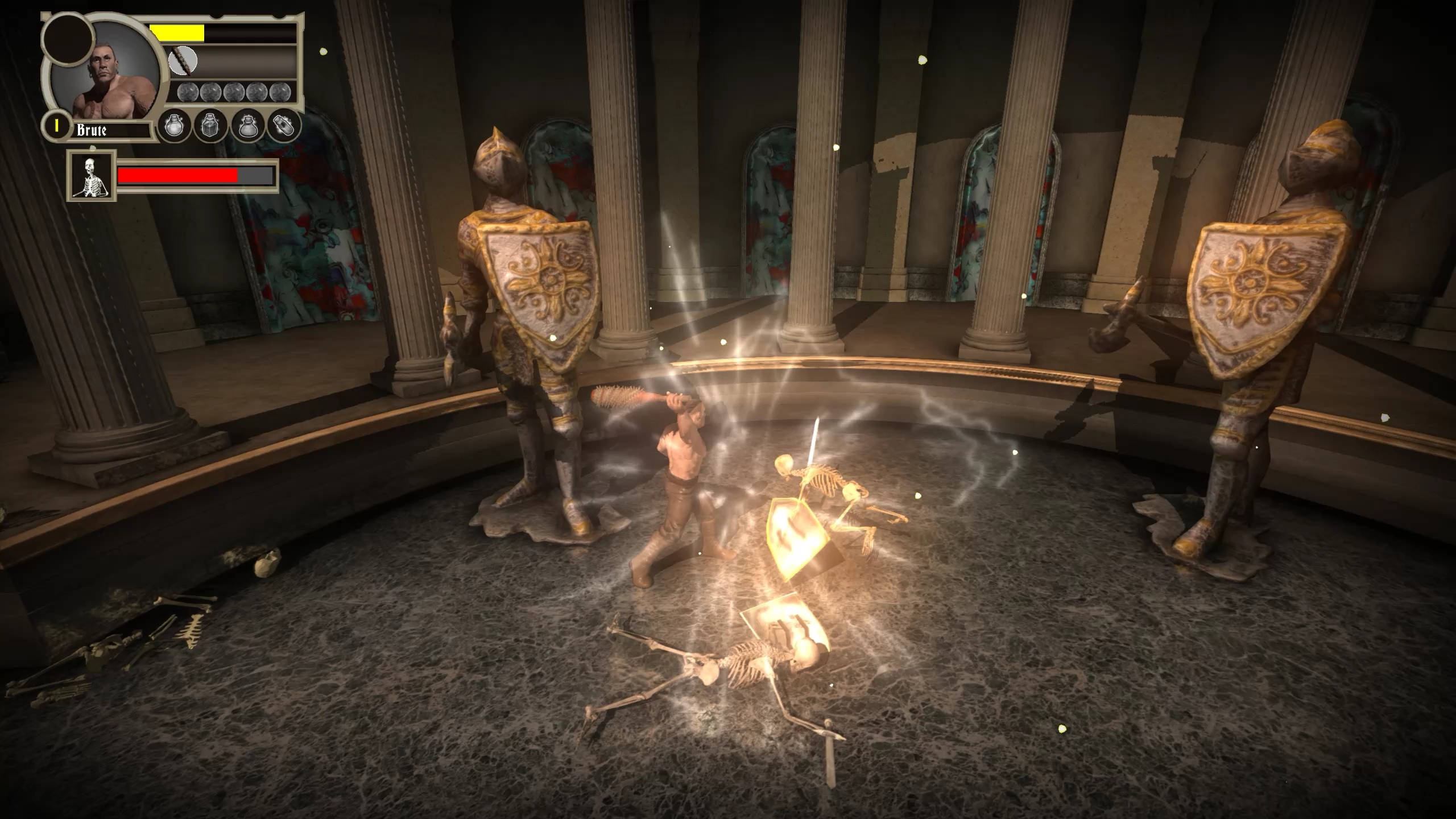Screen dimensions: 1456x819
Task: Click the middle silver orb slot
Action: pyautogui.click(x=234, y=92)
